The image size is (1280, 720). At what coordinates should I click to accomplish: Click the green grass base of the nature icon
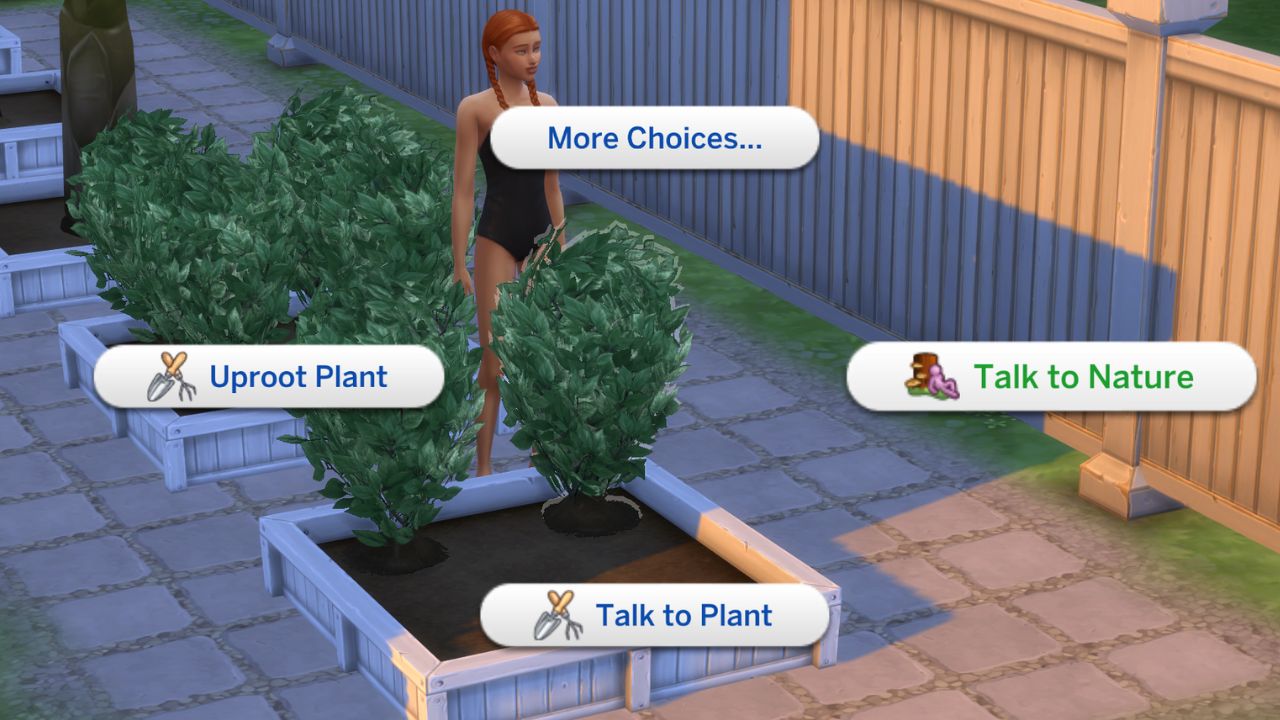pos(917,392)
